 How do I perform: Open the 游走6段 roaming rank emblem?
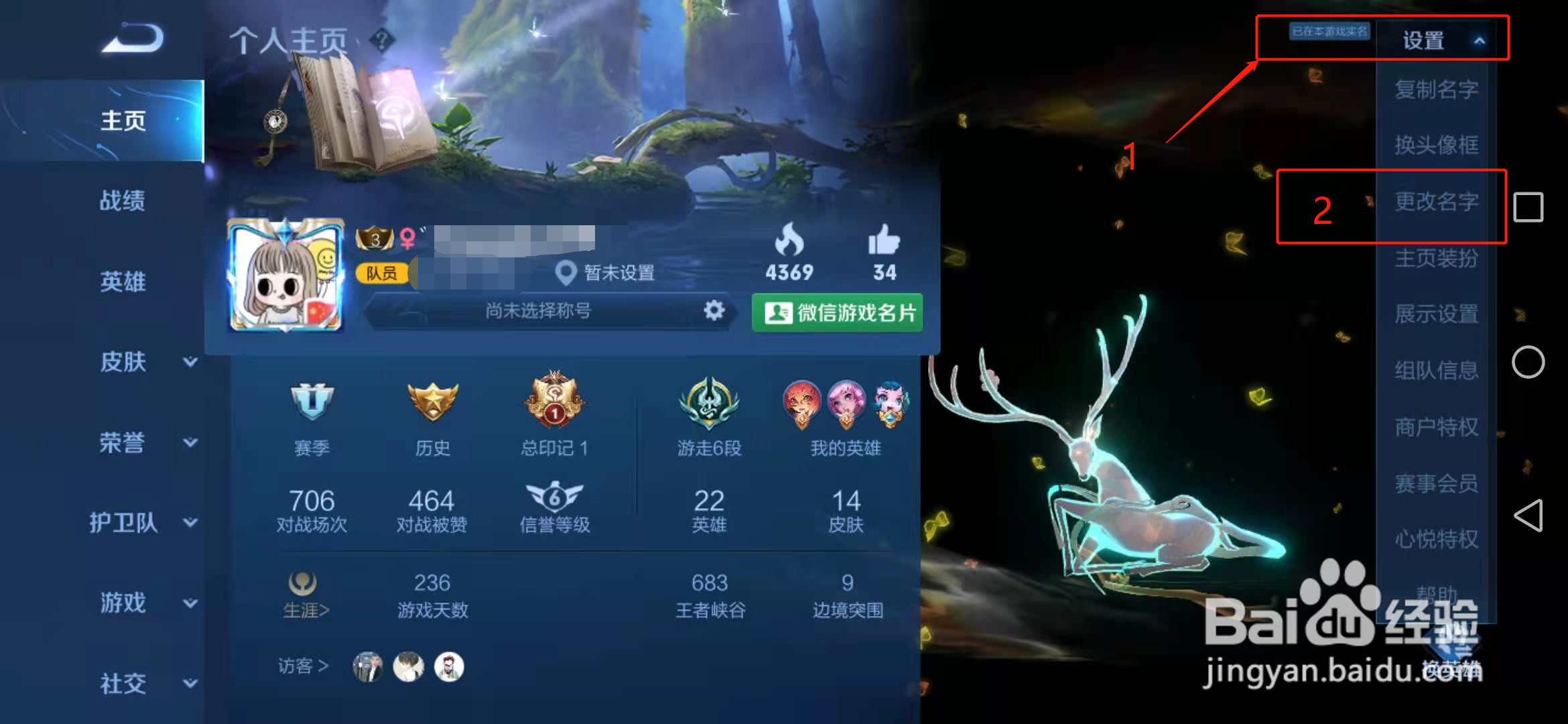[x=708, y=404]
